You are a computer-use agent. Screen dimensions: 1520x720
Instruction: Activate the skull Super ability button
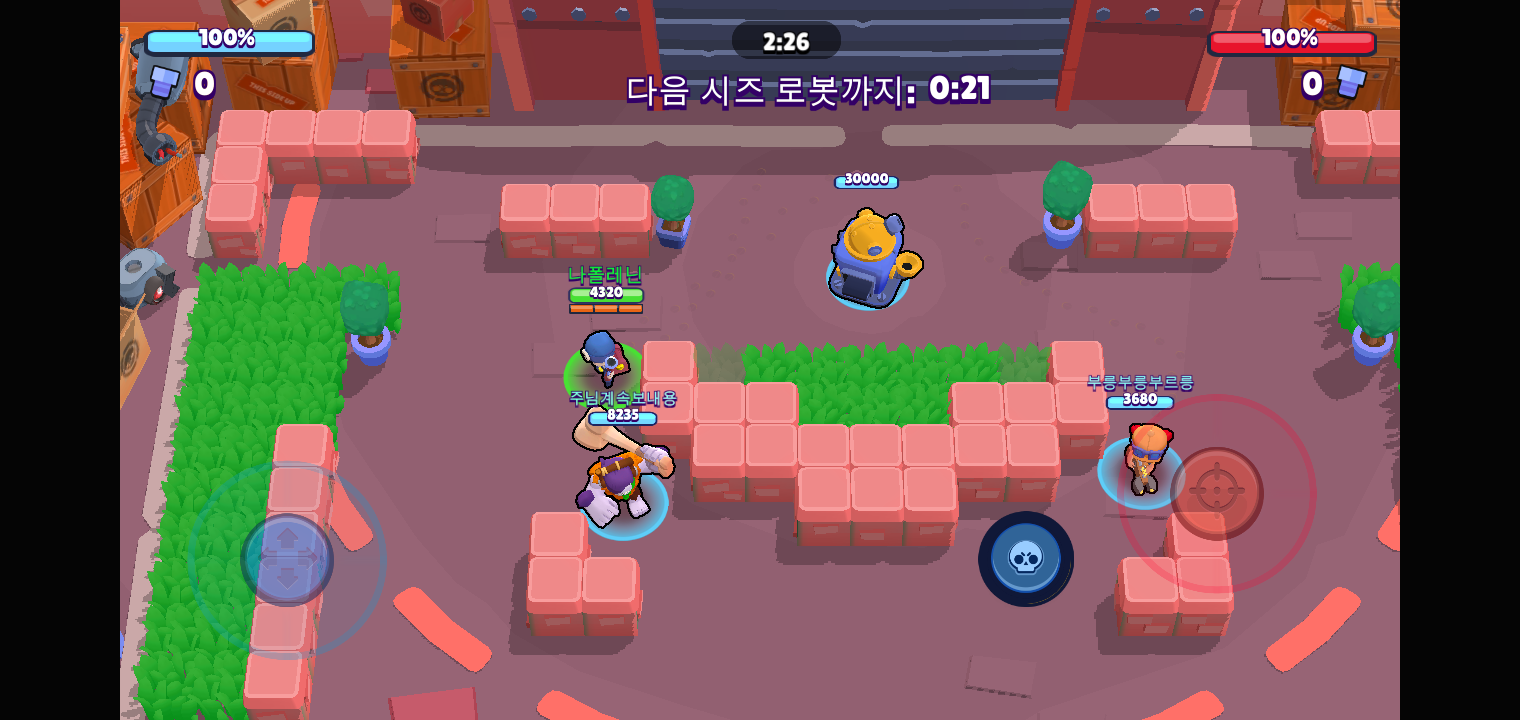(x=1025, y=558)
